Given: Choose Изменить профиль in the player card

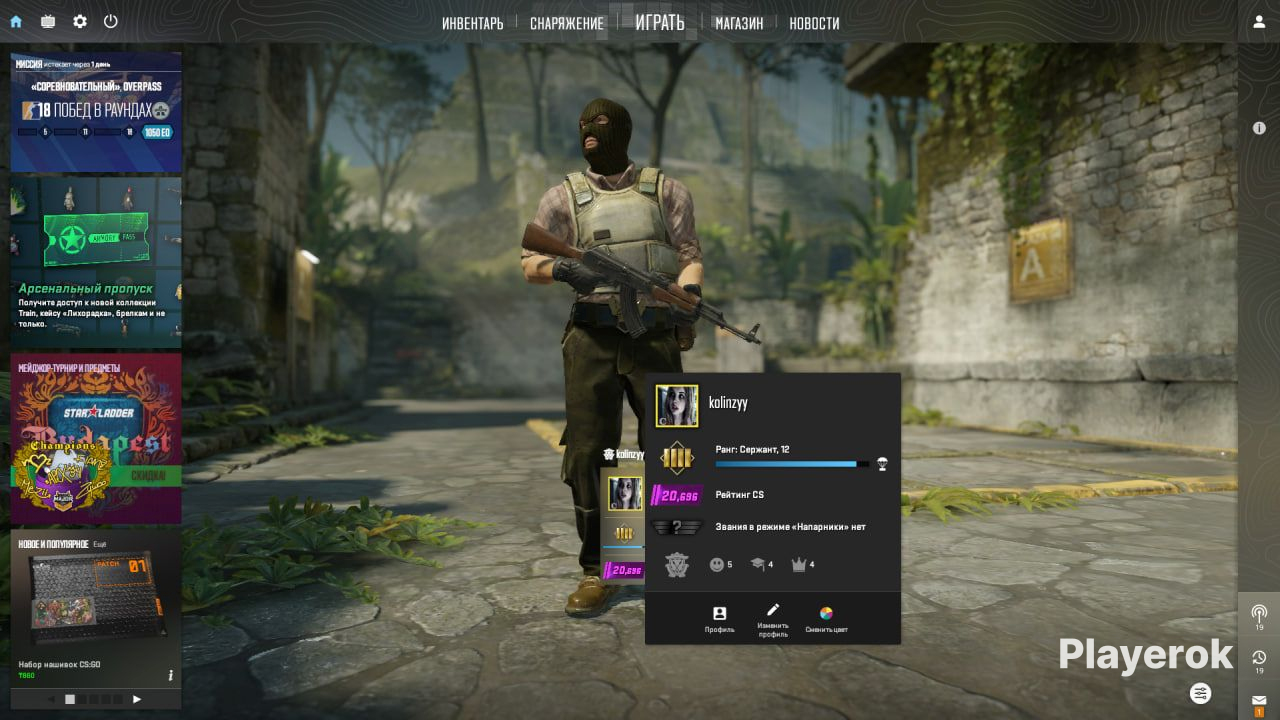Looking at the screenshot, I should 772,619.
